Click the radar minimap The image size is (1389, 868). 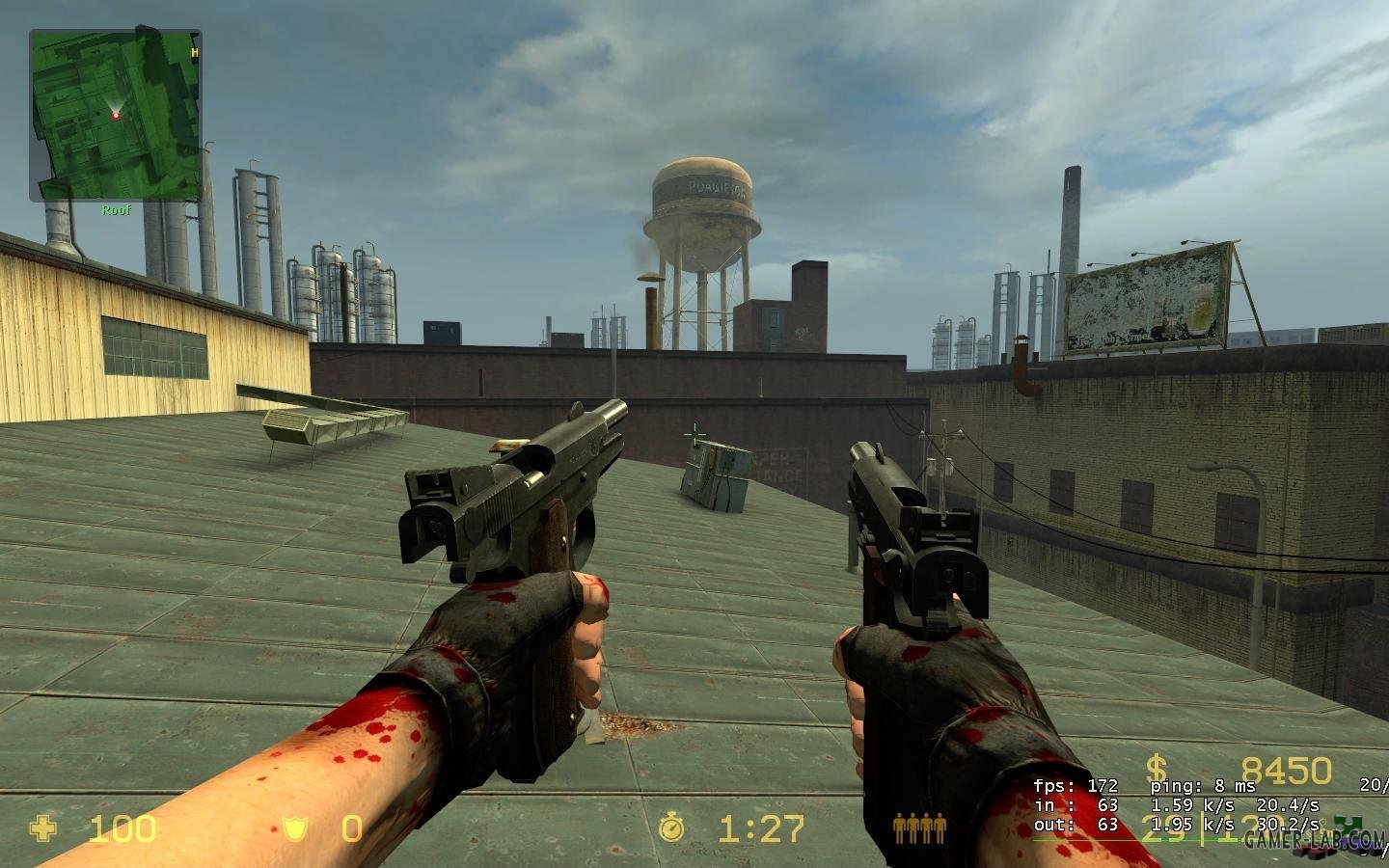[115, 115]
